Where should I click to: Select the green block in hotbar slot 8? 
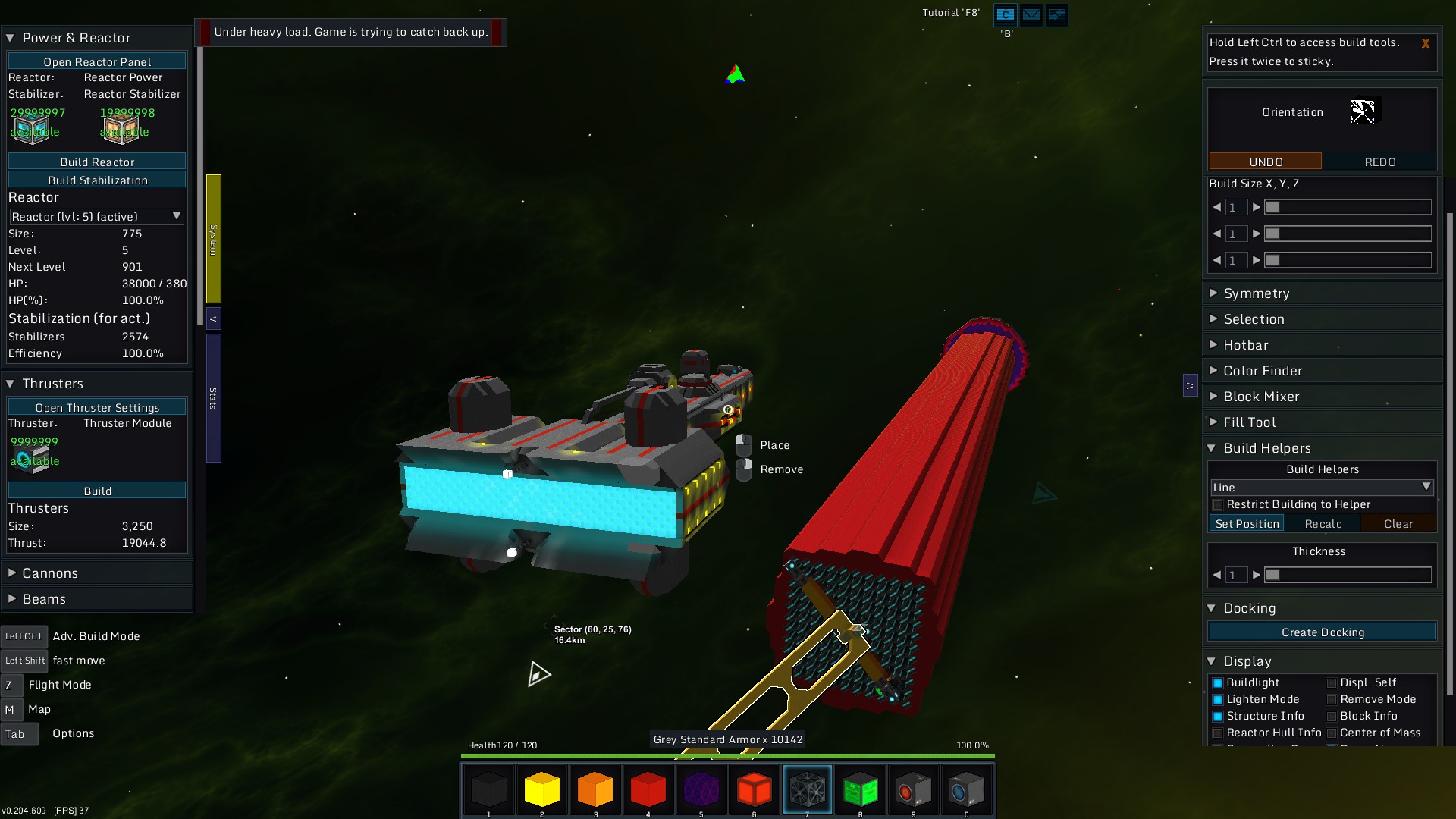tap(861, 789)
